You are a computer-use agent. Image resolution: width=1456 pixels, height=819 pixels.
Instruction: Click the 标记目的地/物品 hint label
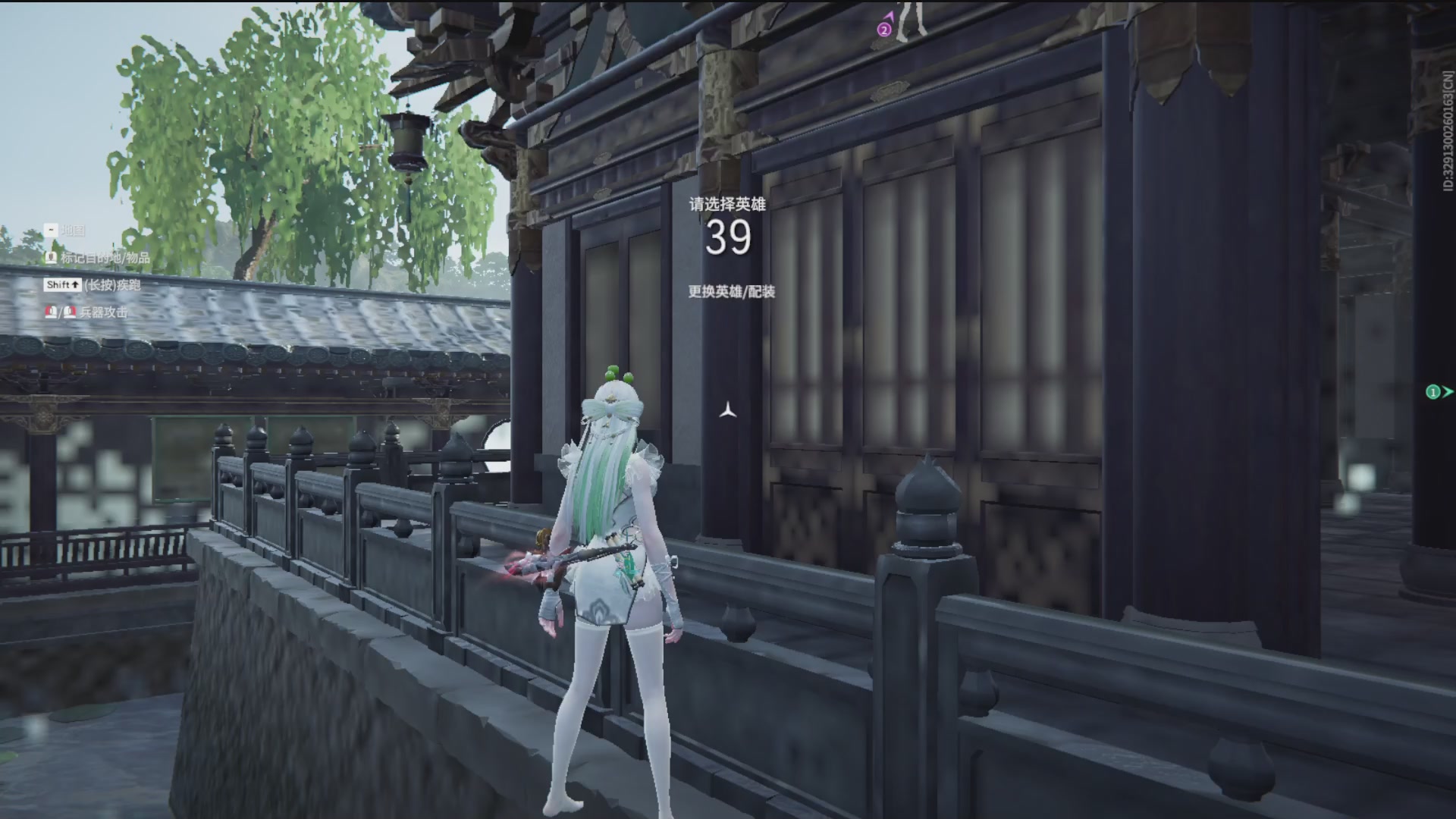coord(106,259)
